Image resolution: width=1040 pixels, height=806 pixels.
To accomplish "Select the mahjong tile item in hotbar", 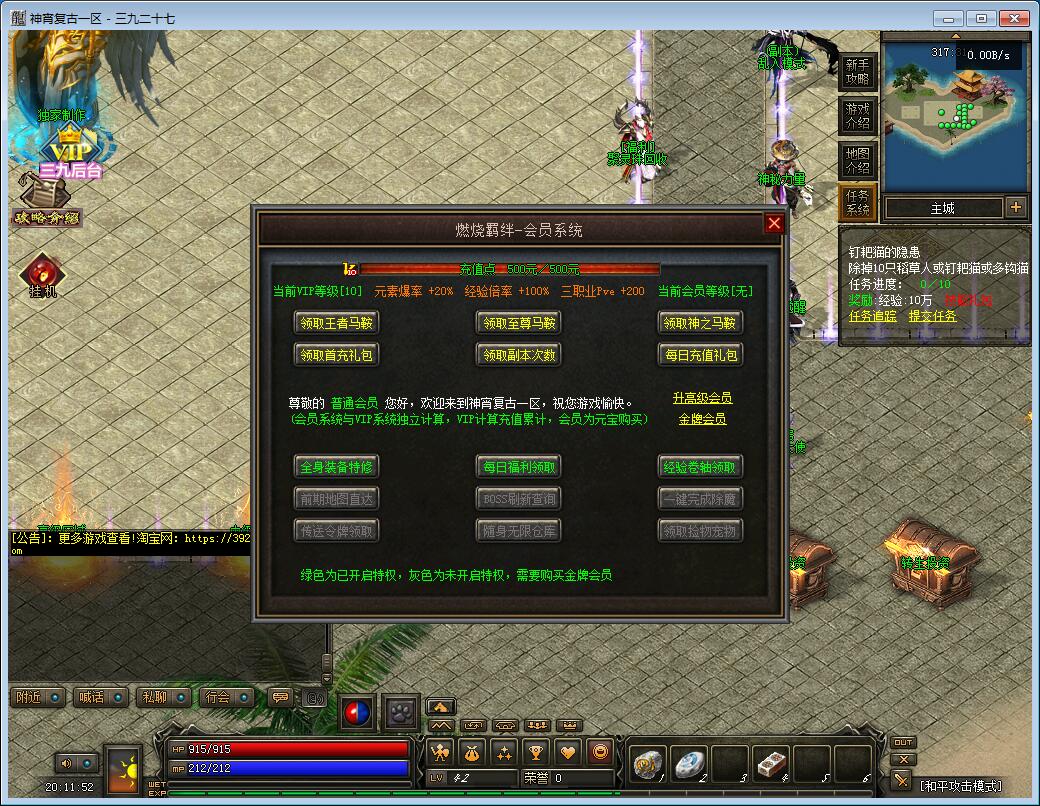I will 771,764.
